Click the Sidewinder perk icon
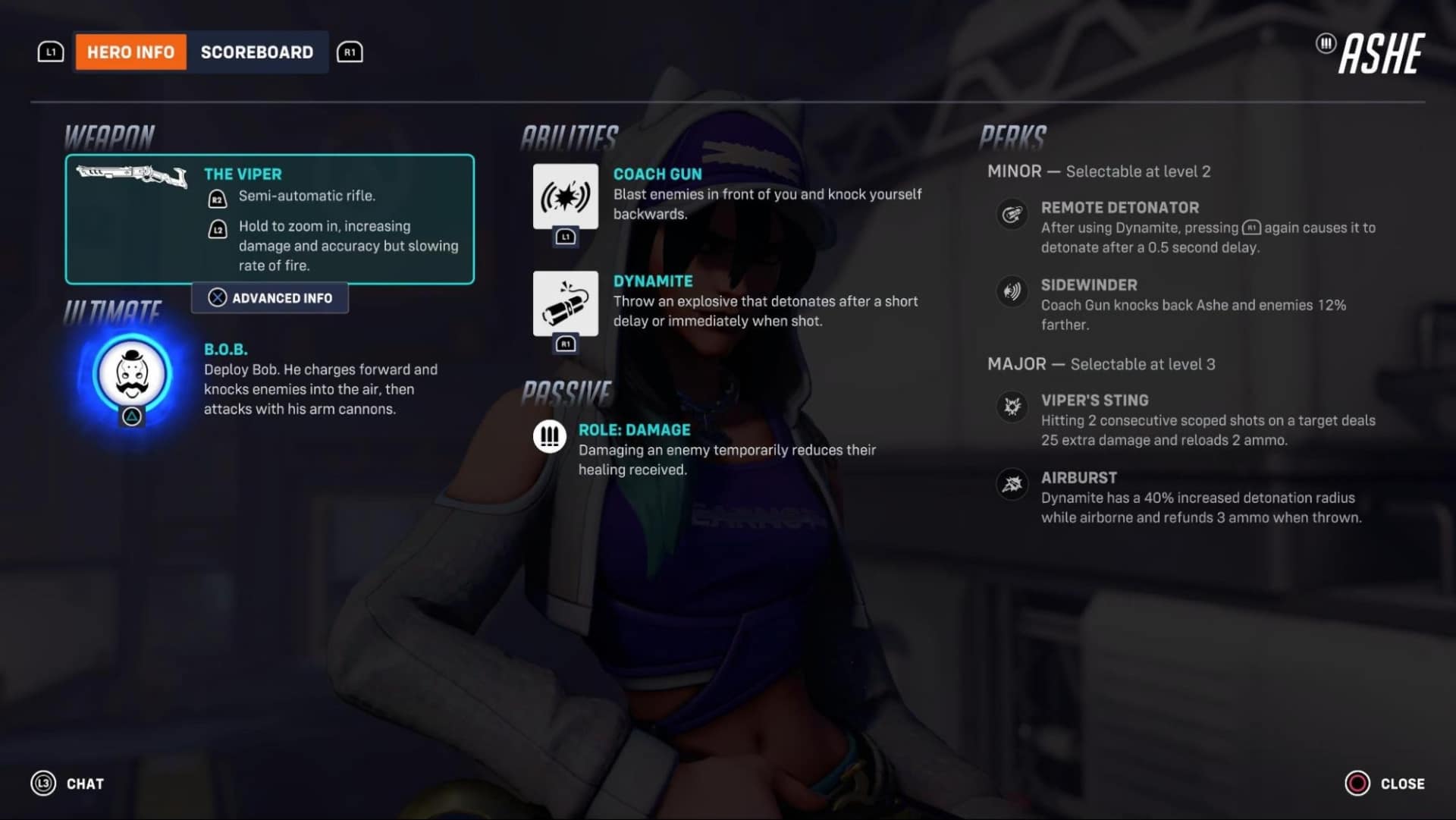 [x=1012, y=293]
